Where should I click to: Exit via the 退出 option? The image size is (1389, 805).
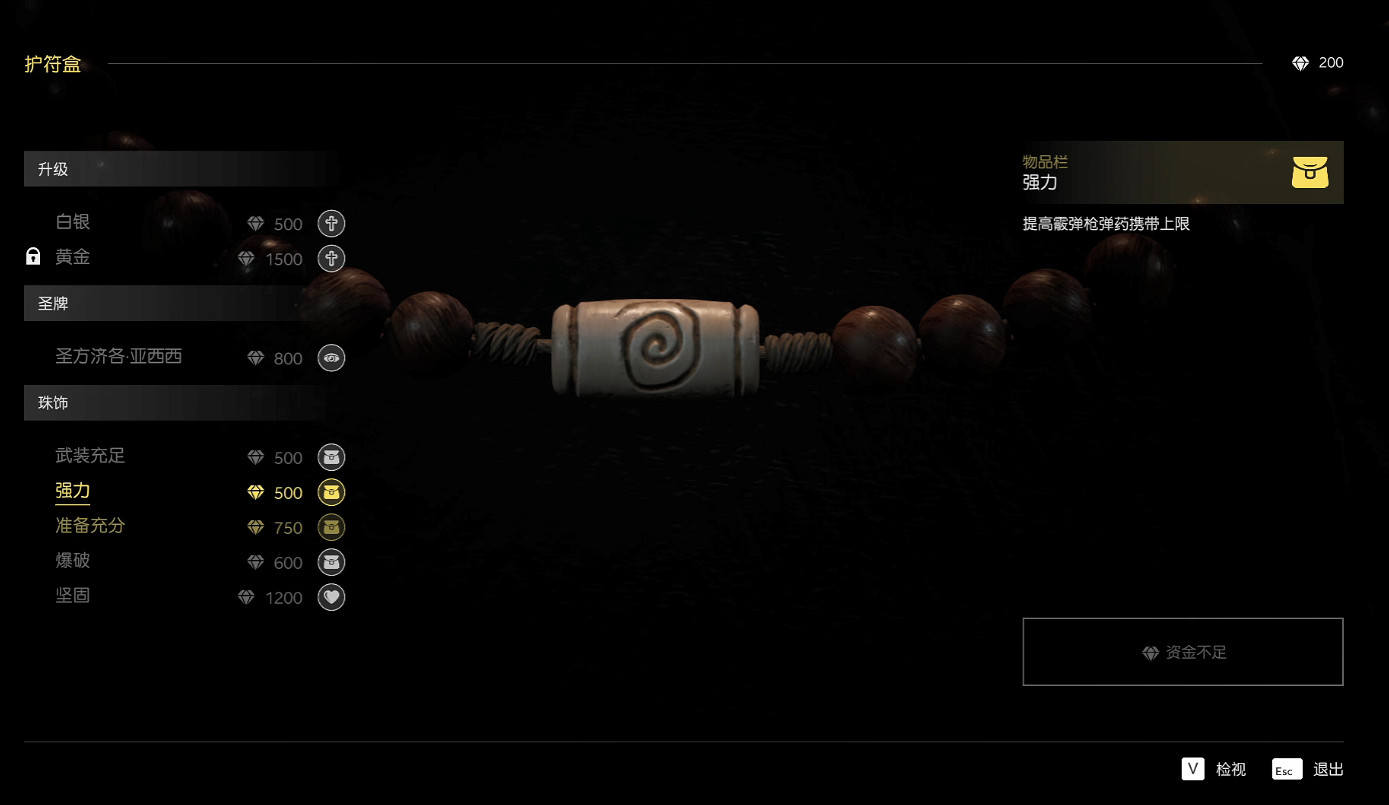[x=1309, y=769]
